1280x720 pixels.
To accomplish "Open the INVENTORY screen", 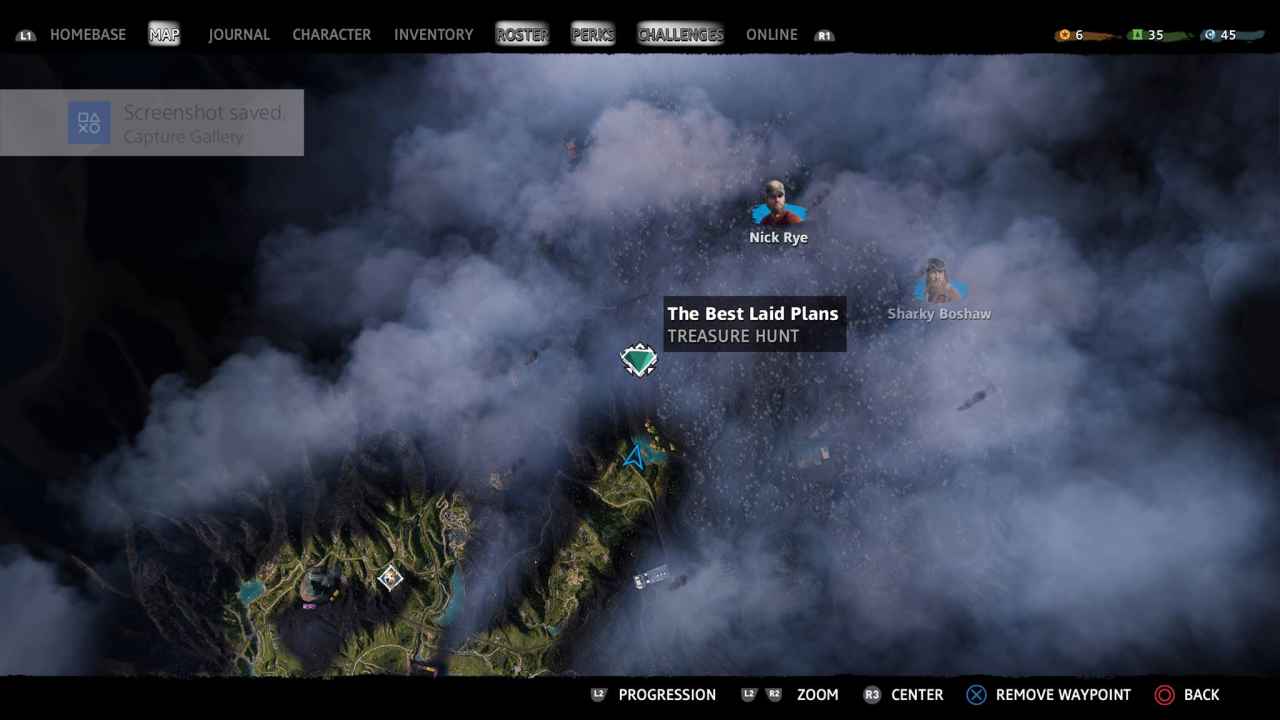I will pyautogui.click(x=433, y=34).
